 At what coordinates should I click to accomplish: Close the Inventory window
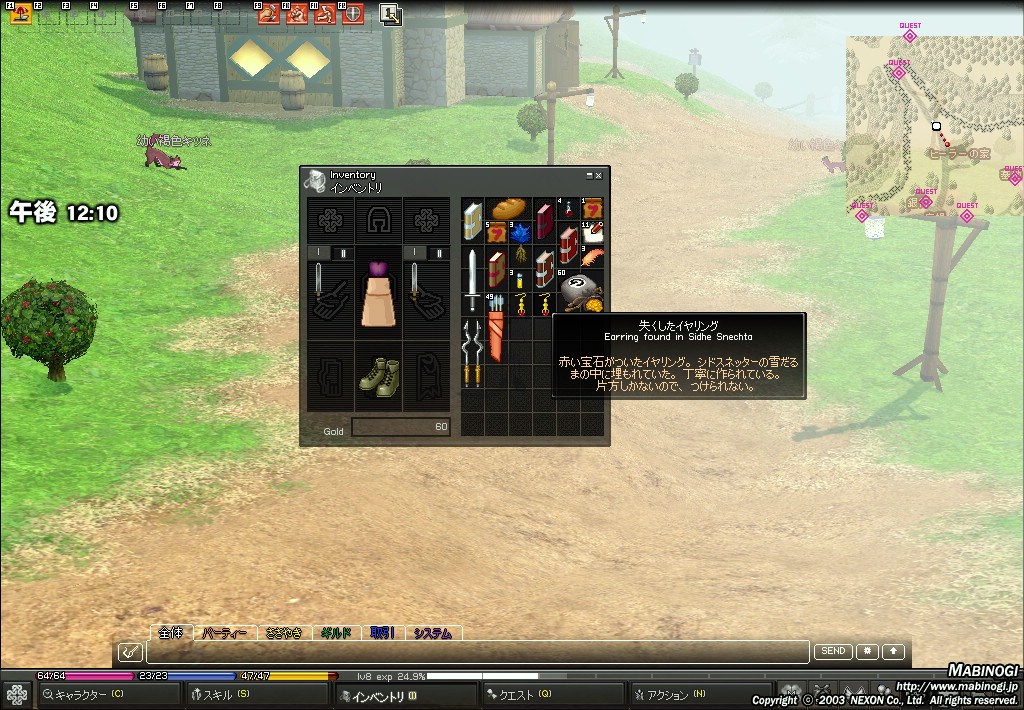599,175
